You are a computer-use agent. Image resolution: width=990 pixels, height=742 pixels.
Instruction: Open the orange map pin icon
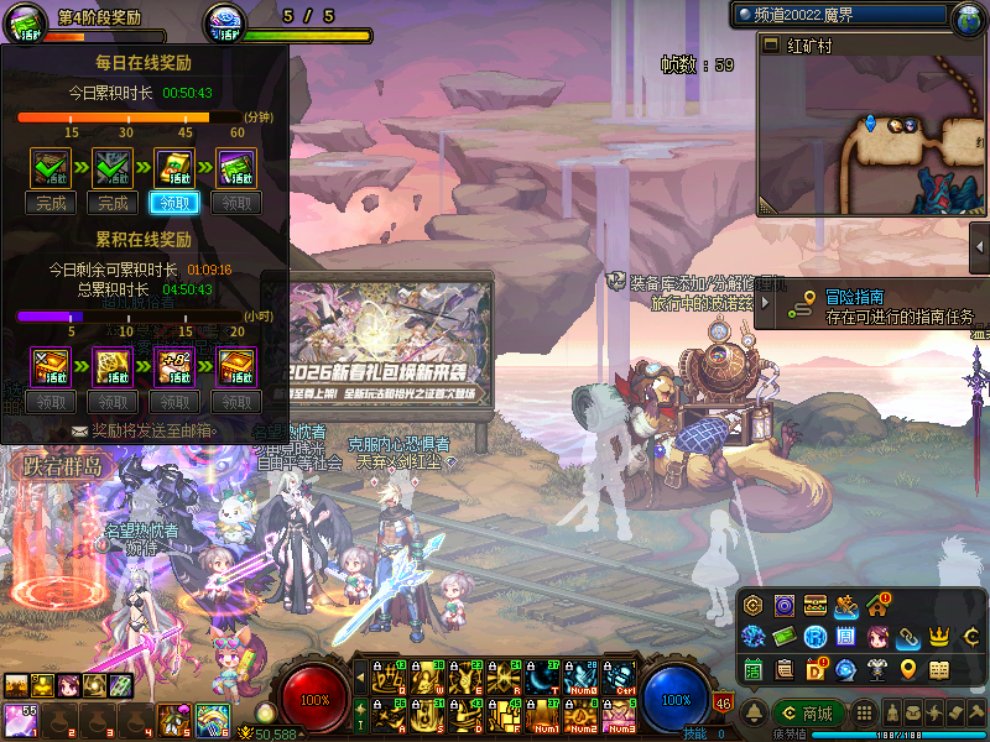coord(908,670)
